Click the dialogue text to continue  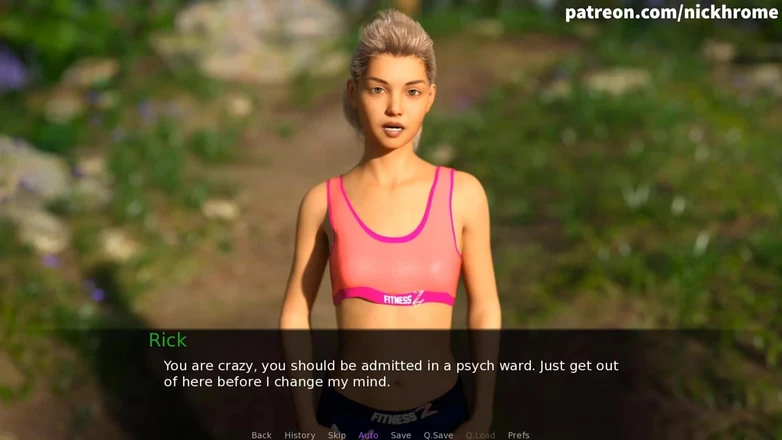pos(391,374)
